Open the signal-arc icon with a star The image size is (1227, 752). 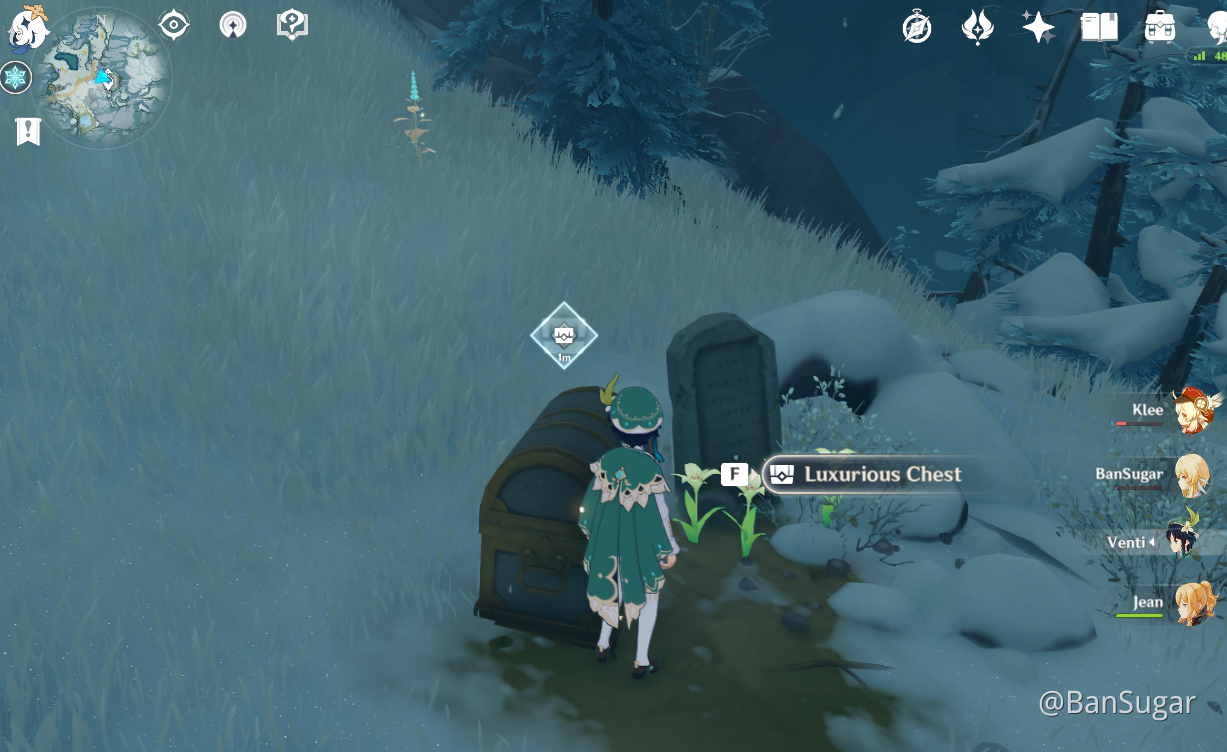[x=233, y=25]
